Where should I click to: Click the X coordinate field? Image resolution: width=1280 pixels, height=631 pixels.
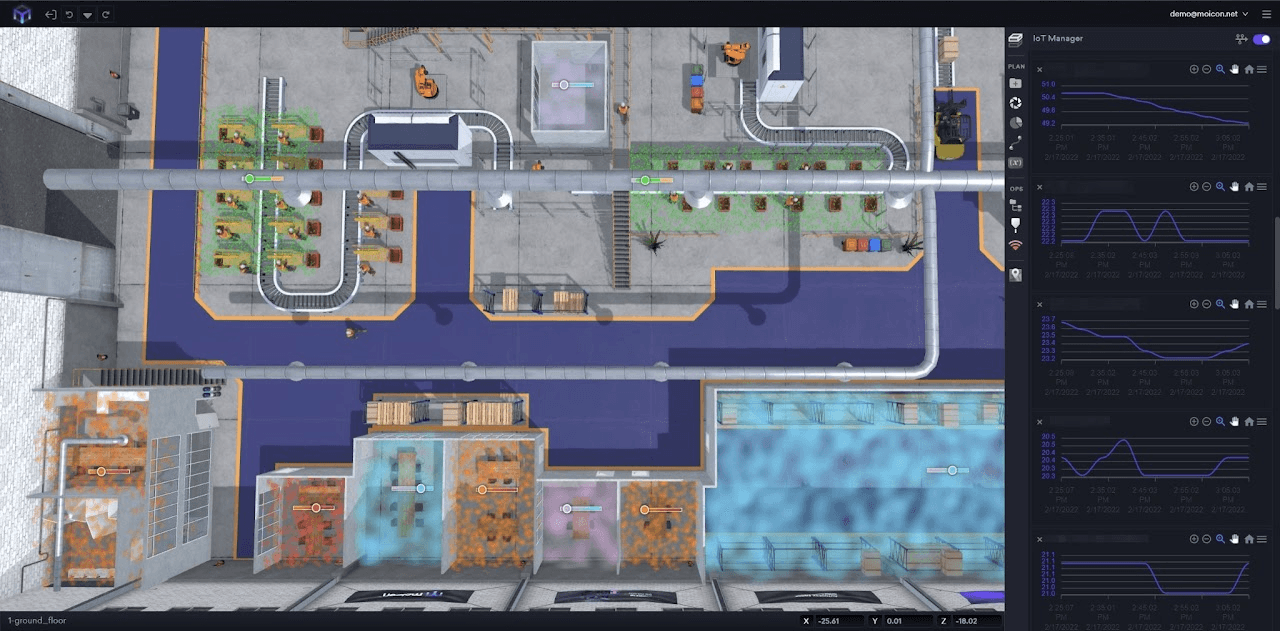pyautogui.click(x=837, y=621)
